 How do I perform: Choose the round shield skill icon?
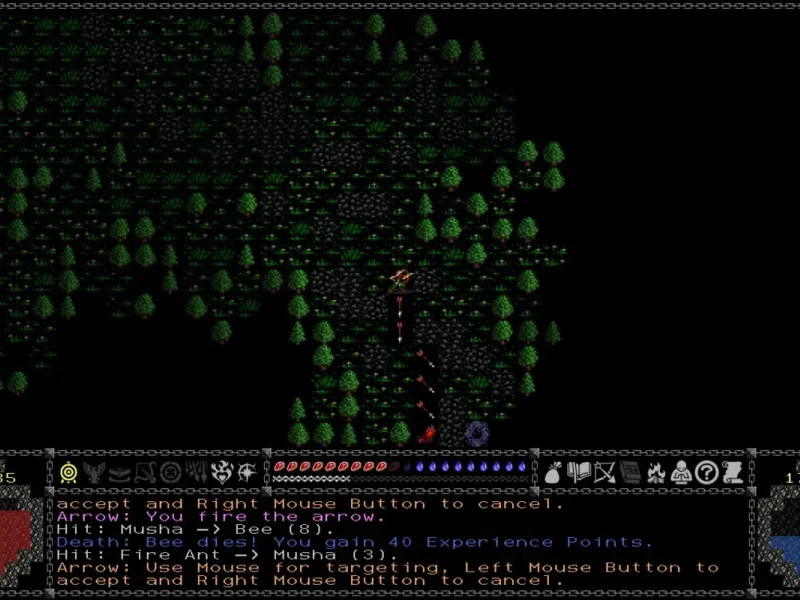click(171, 473)
